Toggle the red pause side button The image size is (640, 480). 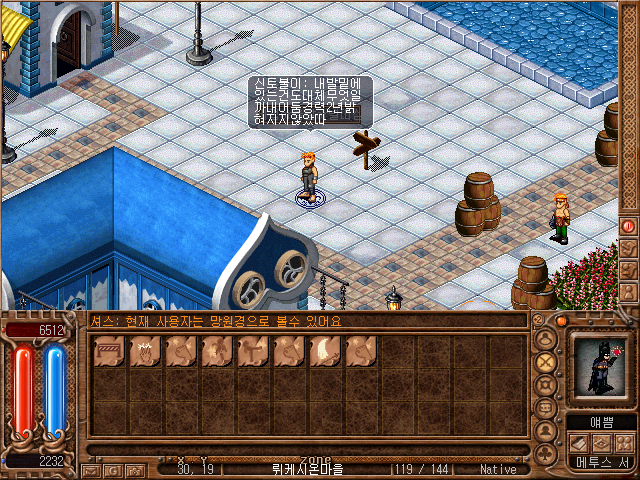[x=629, y=226]
